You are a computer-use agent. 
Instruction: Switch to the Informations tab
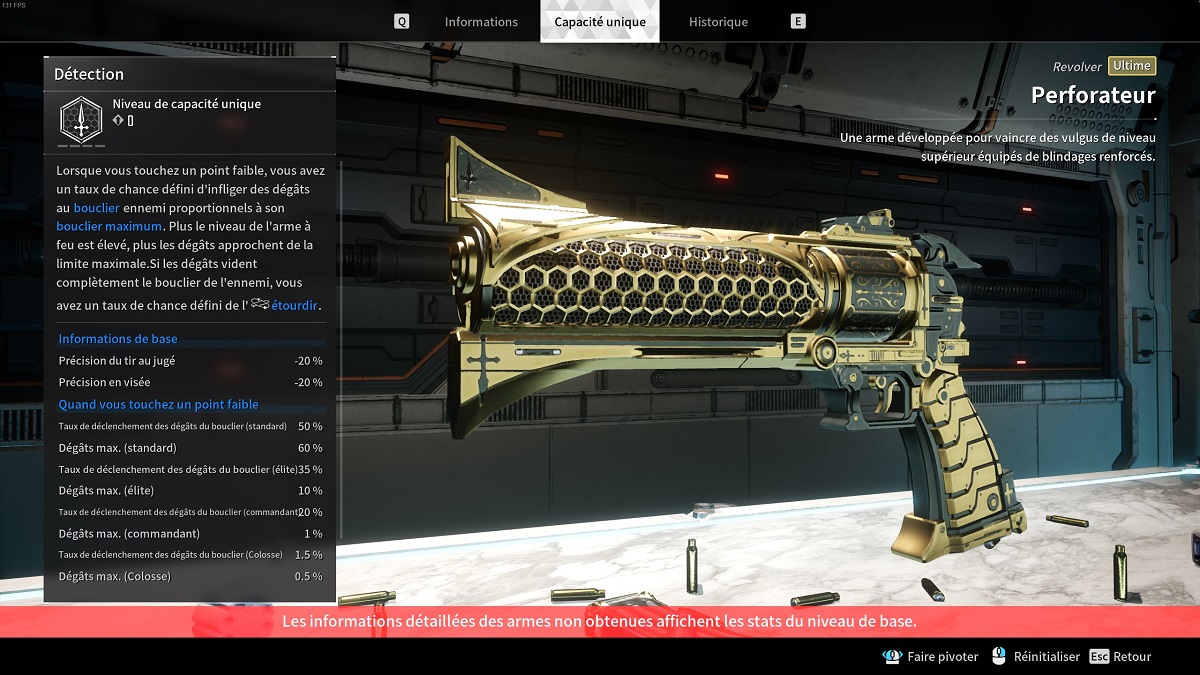[481, 22]
